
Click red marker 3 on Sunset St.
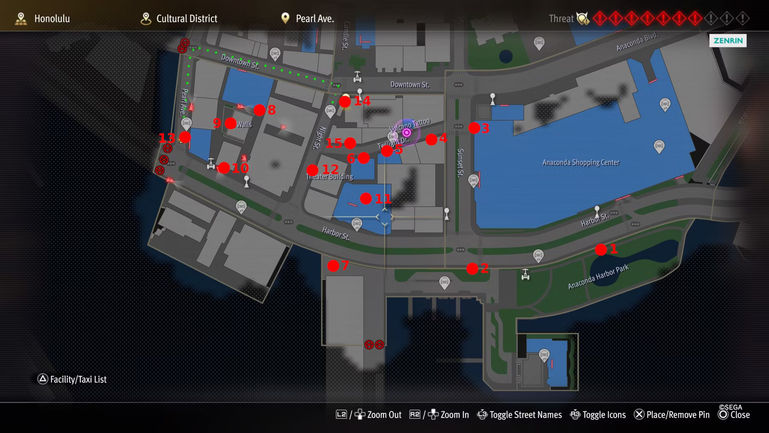click(x=474, y=128)
